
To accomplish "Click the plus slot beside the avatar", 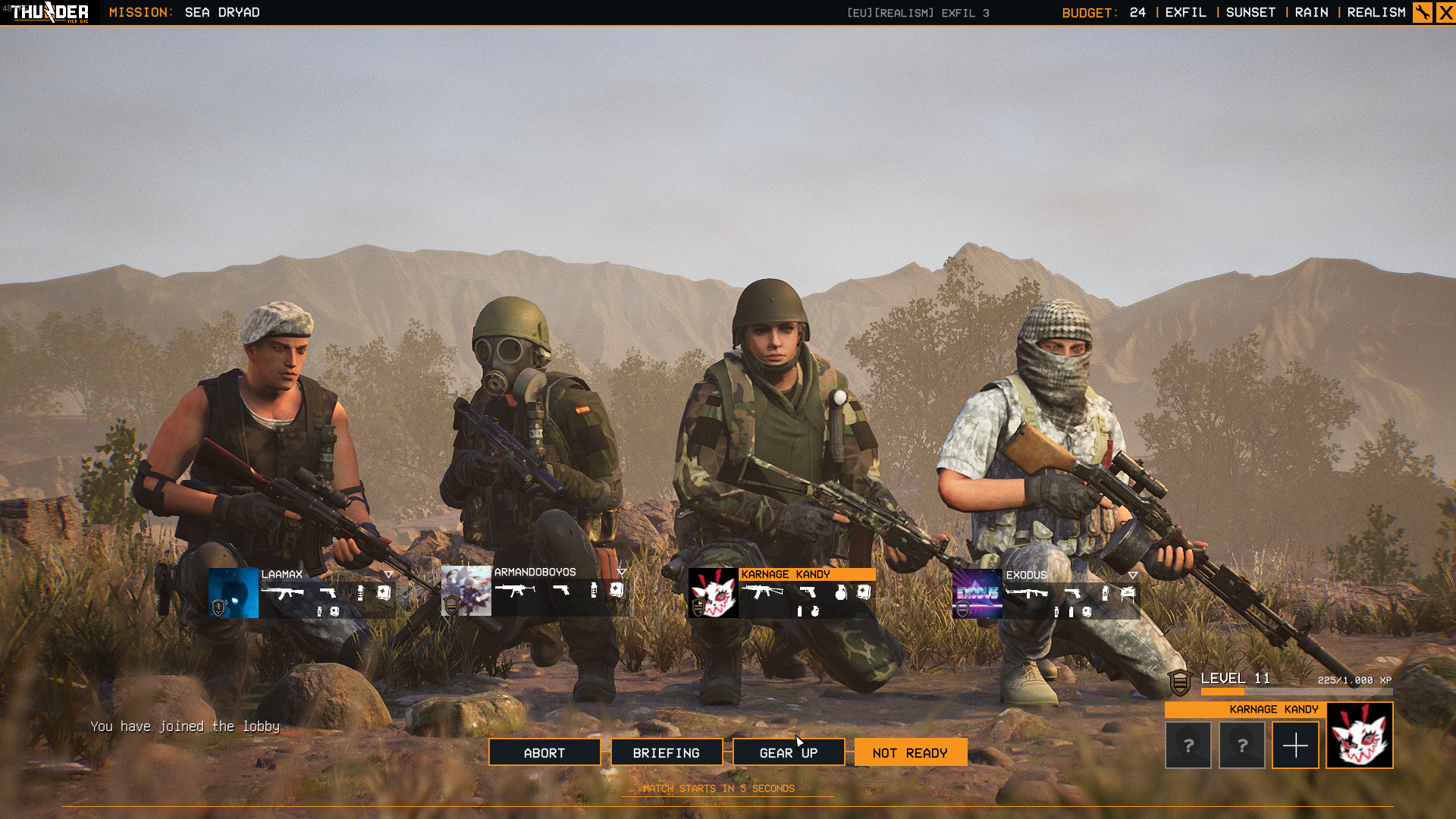I will click(1295, 745).
